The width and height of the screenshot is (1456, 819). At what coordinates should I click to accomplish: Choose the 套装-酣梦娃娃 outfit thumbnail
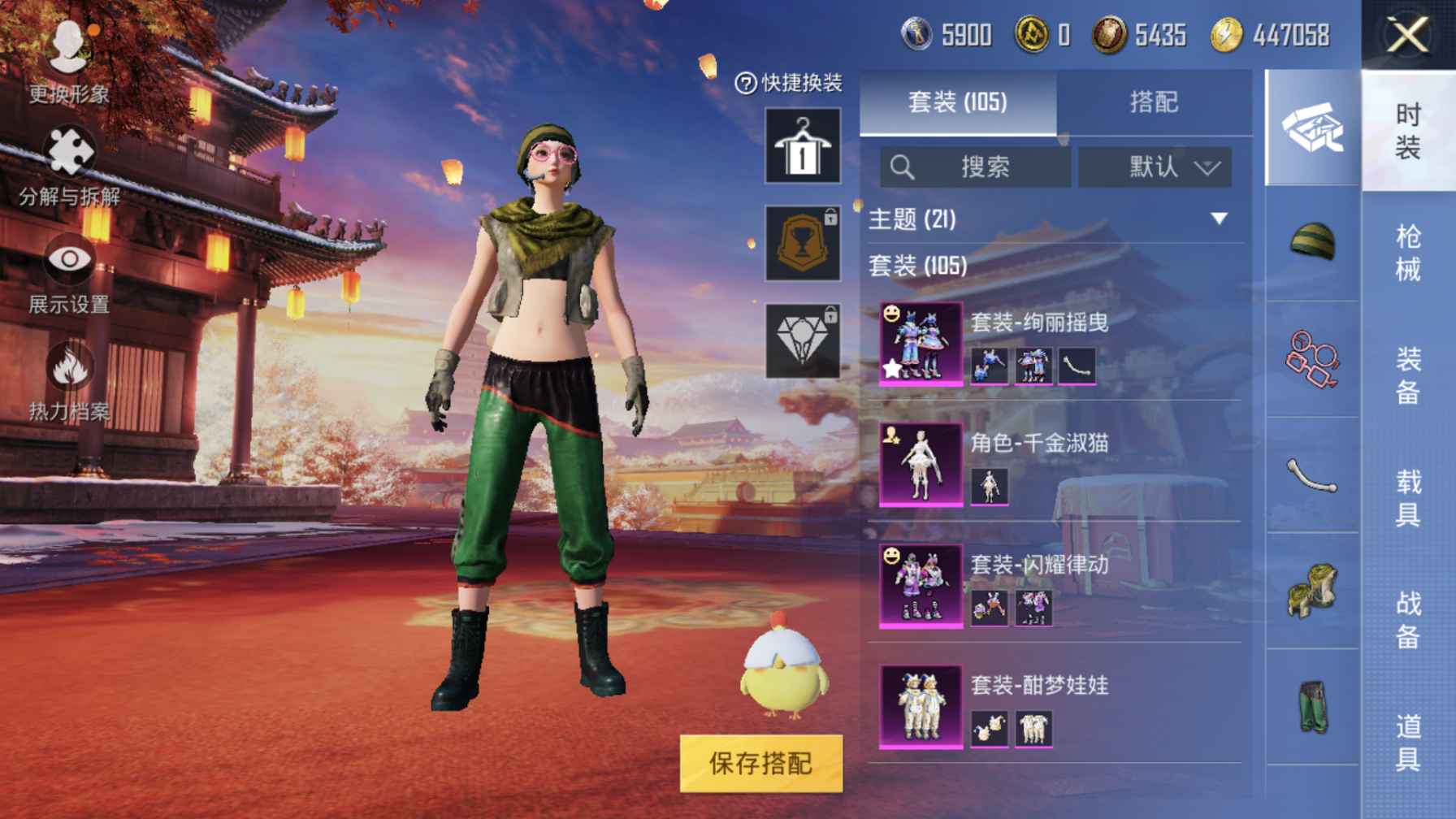point(921,706)
